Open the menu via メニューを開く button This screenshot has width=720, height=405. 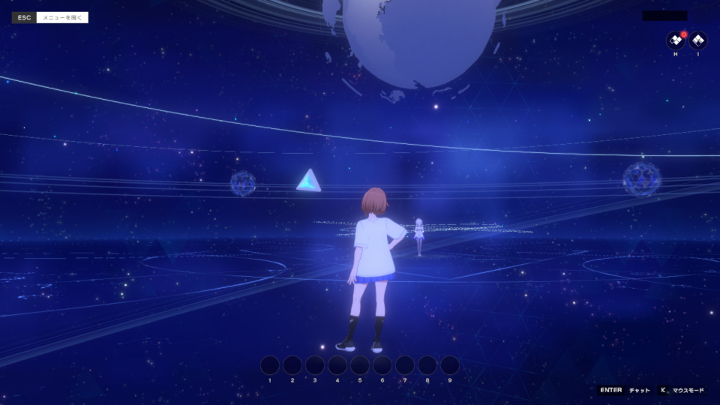coord(62,17)
